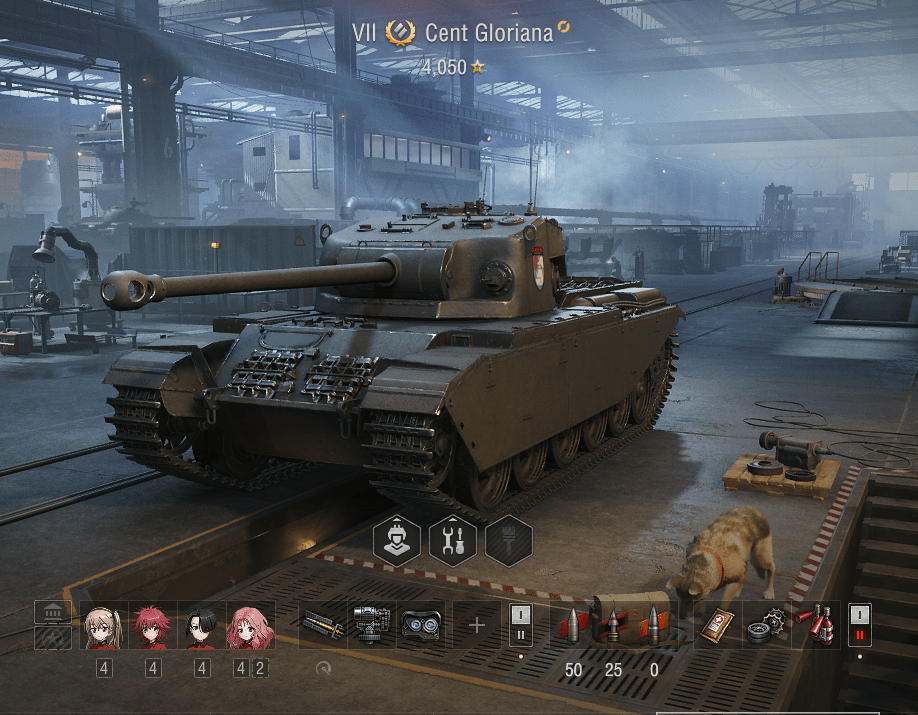
Task: Open the barracks building icon
Action: coord(52,612)
